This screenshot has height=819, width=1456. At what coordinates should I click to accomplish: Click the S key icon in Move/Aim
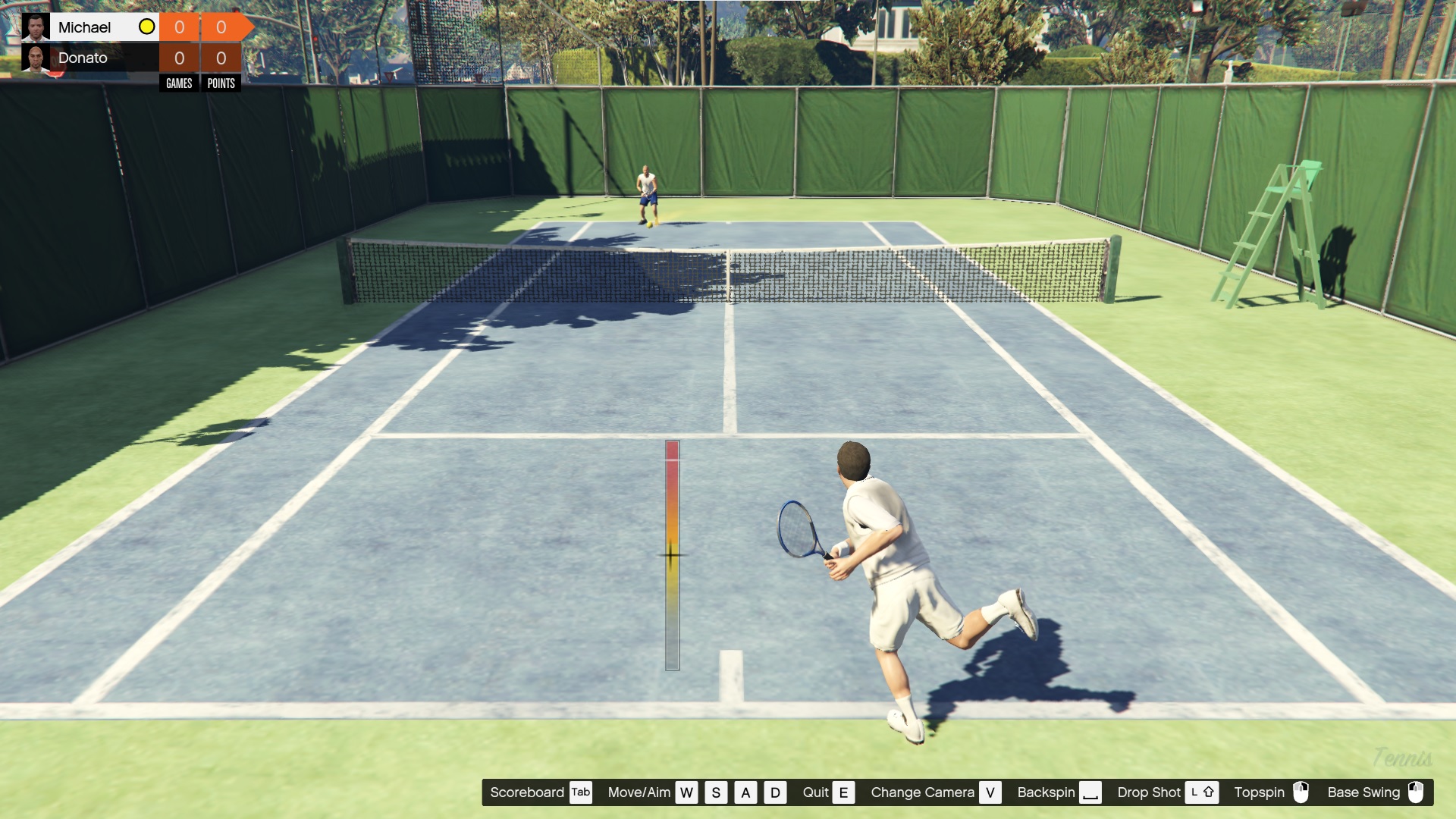tap(715, 792)
